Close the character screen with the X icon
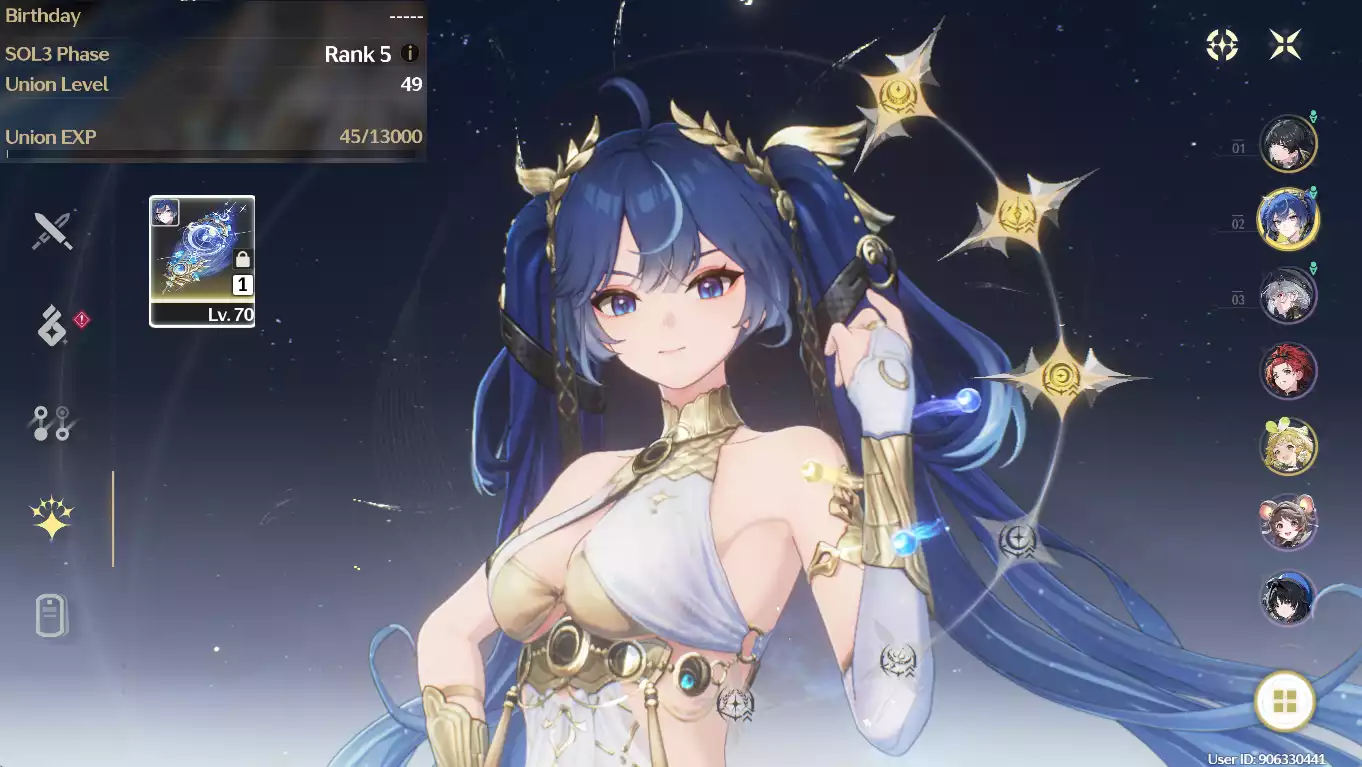 click(x=1285, y=44)
